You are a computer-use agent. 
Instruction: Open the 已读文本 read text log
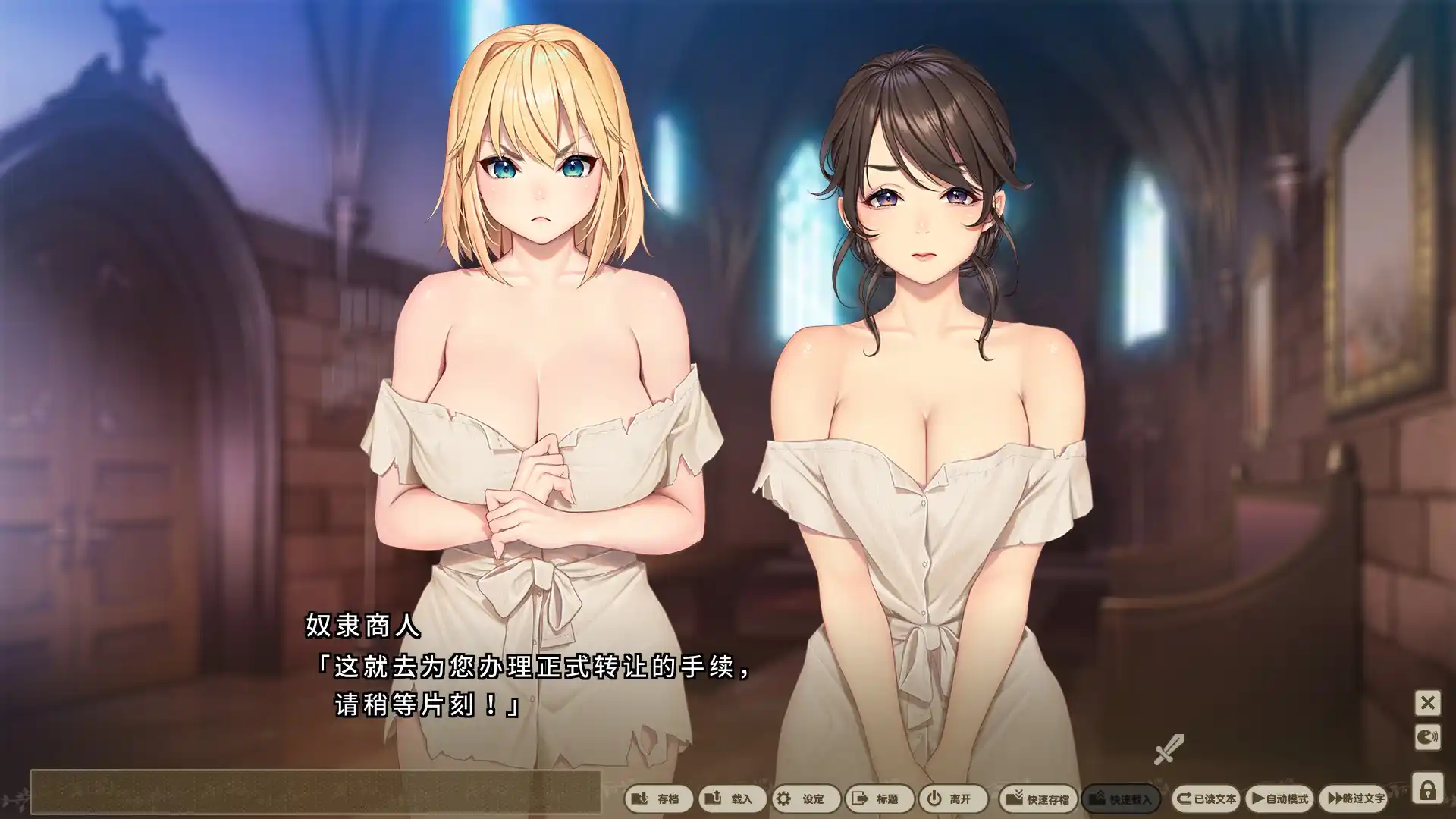[x=1206, y=799]
